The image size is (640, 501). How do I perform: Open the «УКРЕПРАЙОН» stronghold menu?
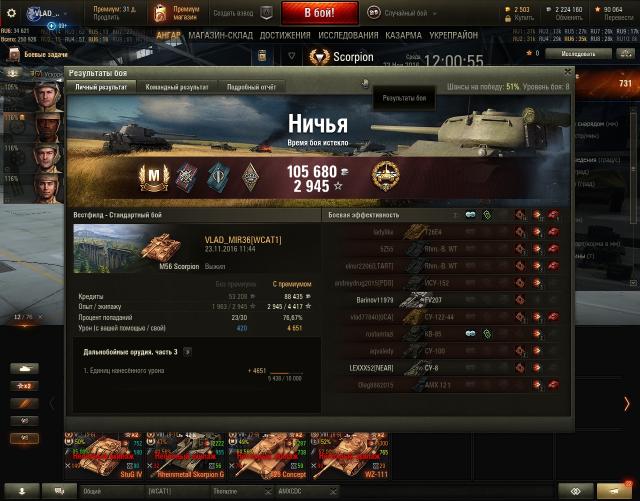coord(456,35)
